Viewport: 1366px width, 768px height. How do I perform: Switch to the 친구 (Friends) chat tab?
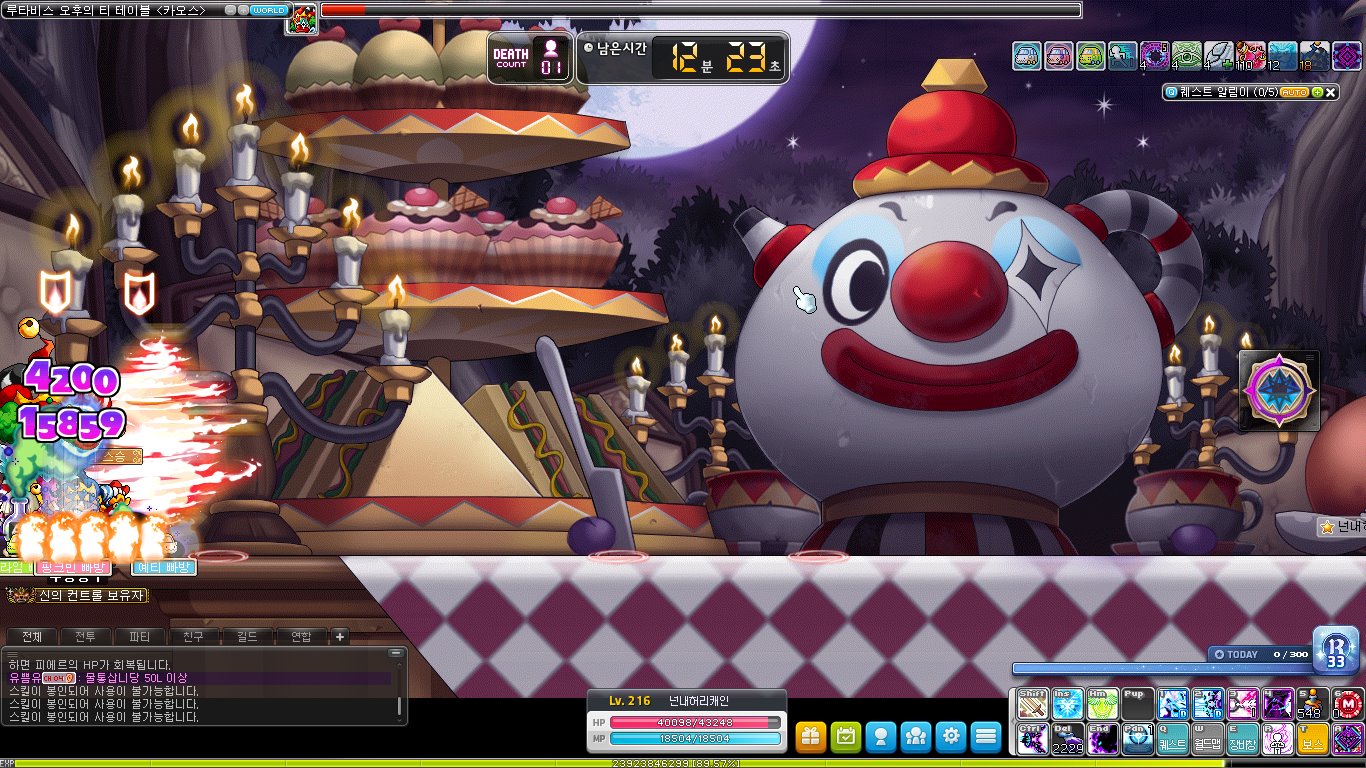194,636
